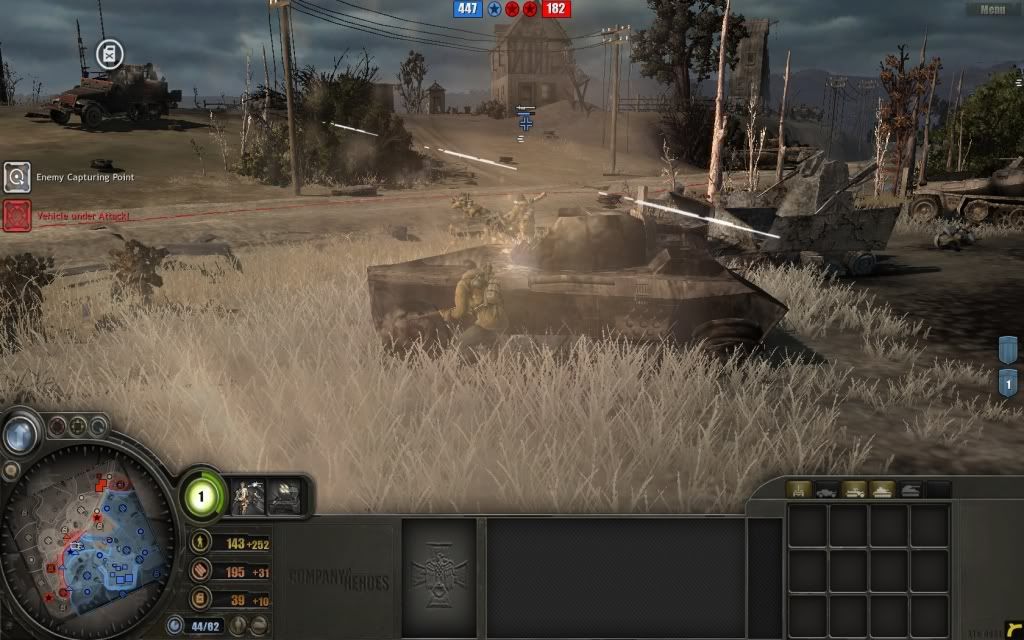Open the game Menu
Viewport: 1024px width, 640px height.
[x=992, y=9]
